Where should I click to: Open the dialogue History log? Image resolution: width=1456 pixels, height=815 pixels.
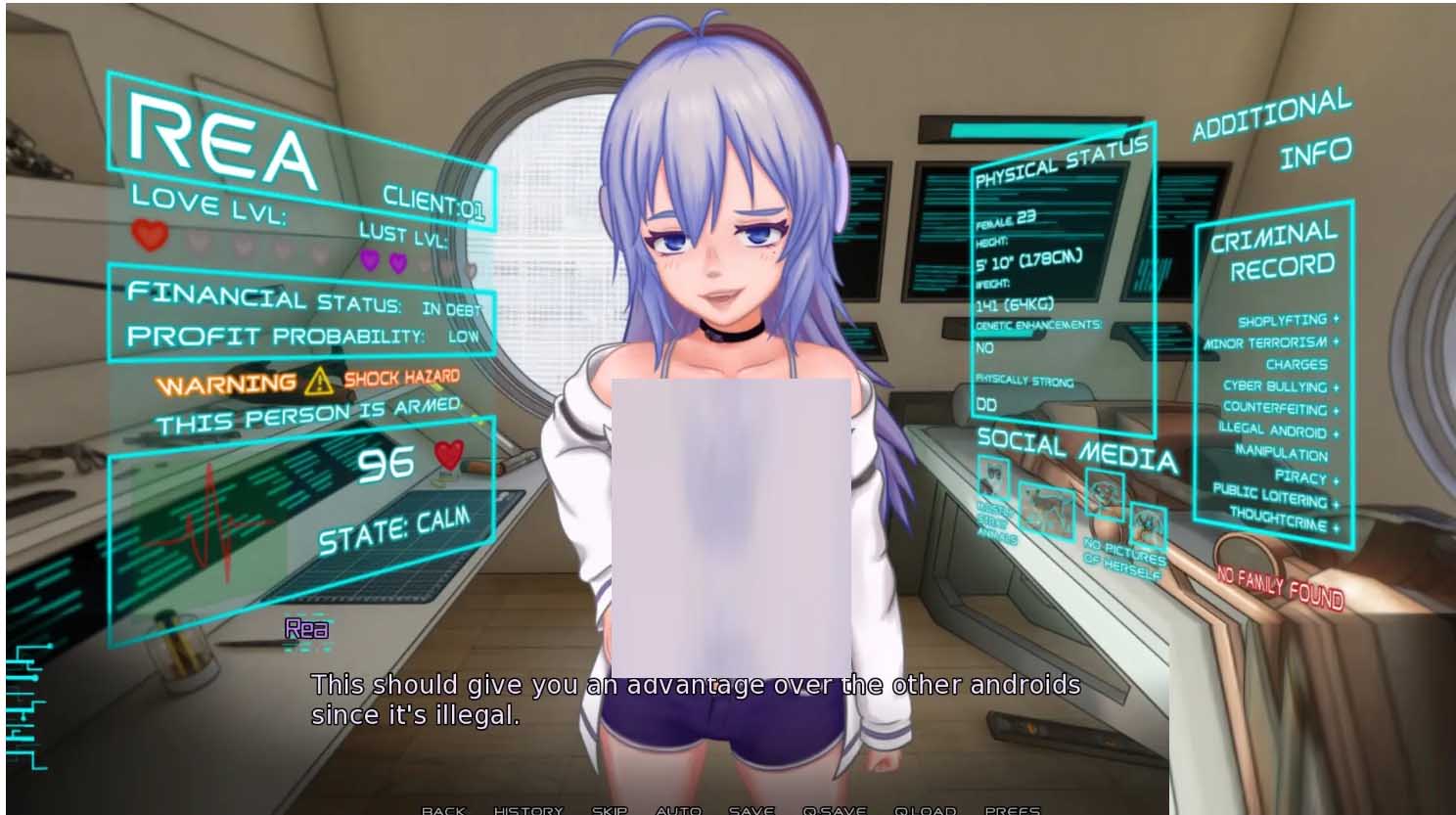pyautogui.click(x=528, y=809)
